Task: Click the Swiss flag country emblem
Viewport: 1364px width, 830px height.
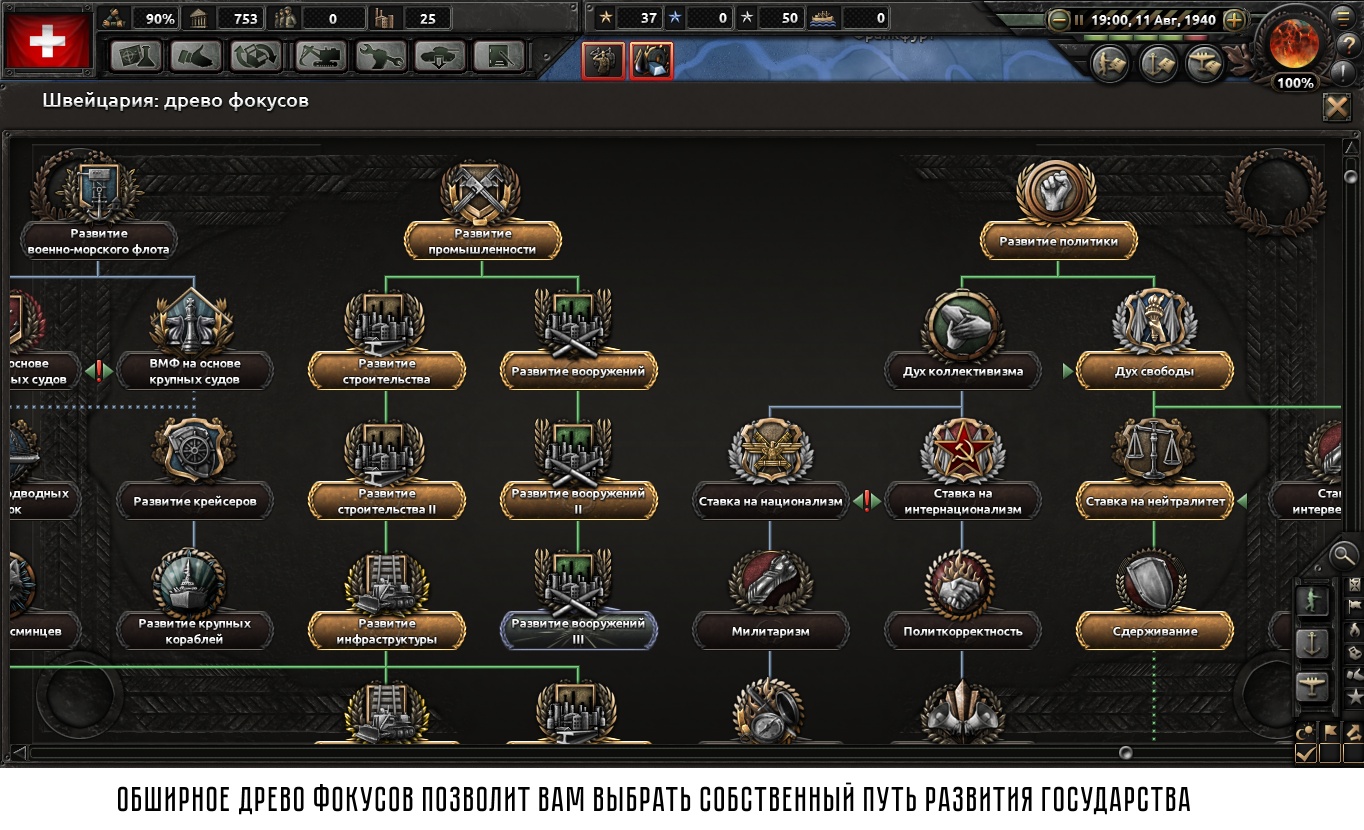Action: [x=50, y=40]
